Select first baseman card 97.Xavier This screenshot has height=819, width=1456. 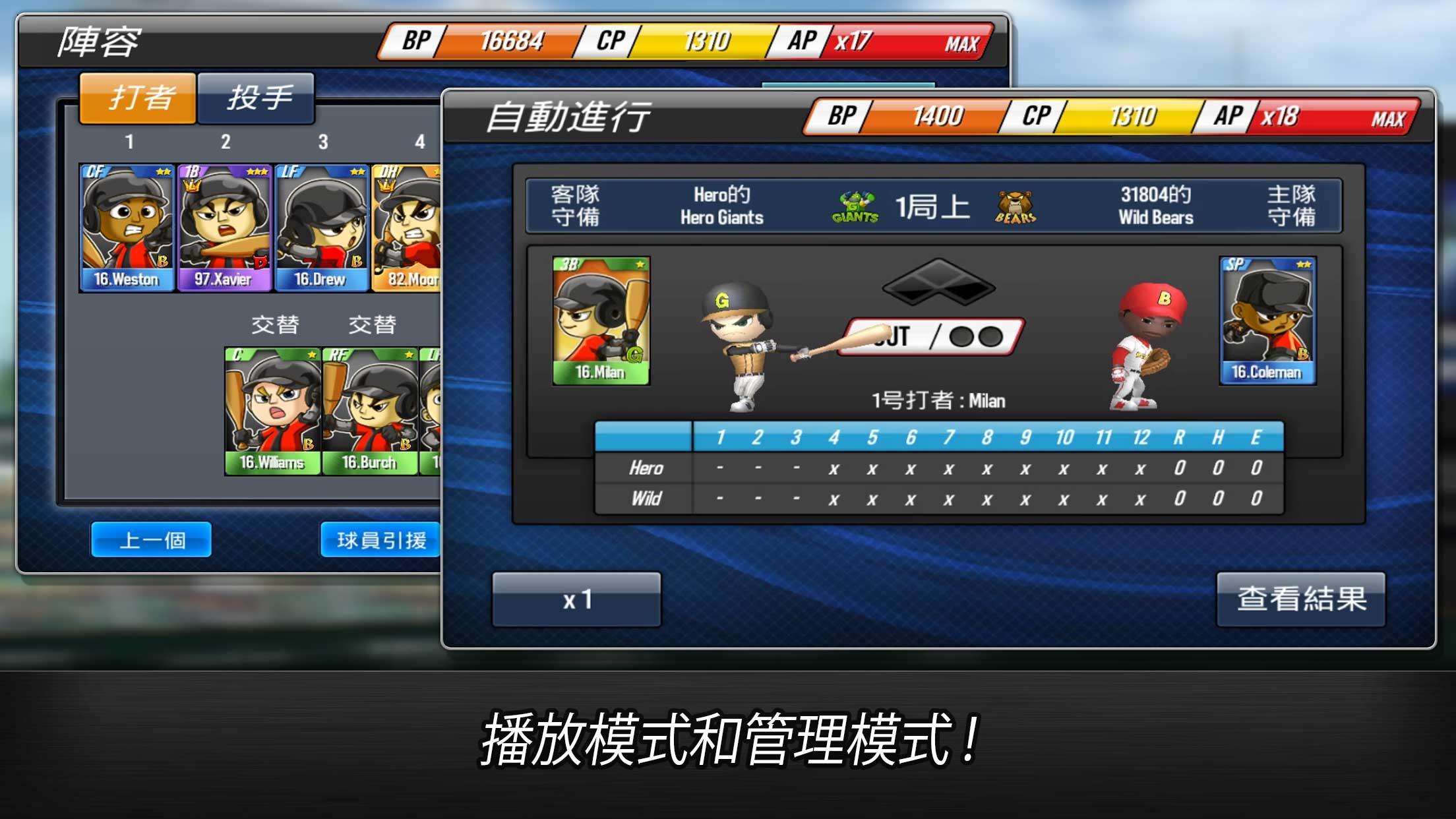[x=224, y=229]
